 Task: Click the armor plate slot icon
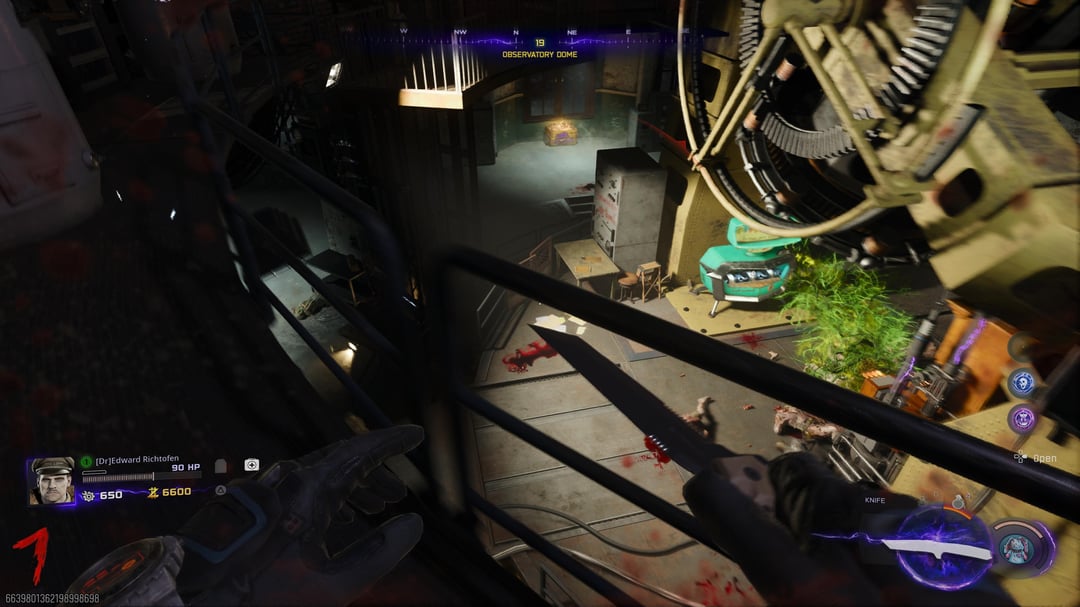tap(221, 466)
